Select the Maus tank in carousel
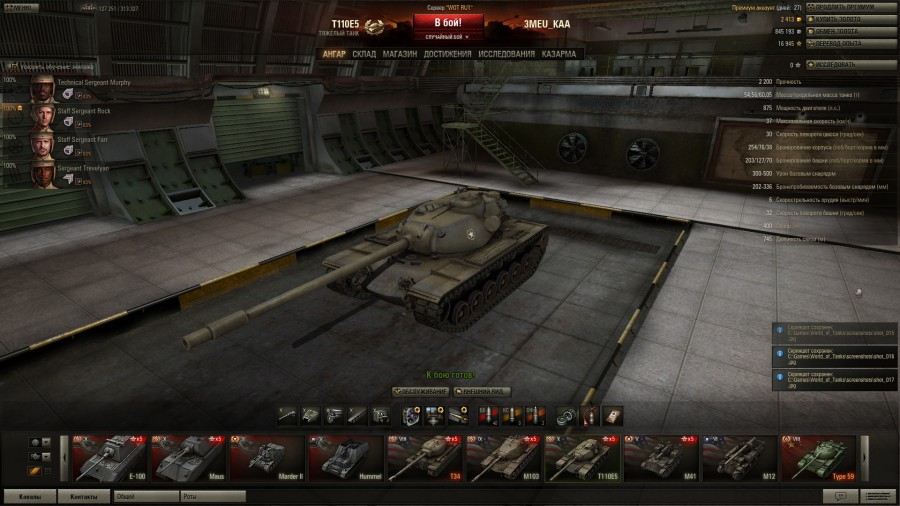Screen dimensions: 900x506 (x=187, y=458)
